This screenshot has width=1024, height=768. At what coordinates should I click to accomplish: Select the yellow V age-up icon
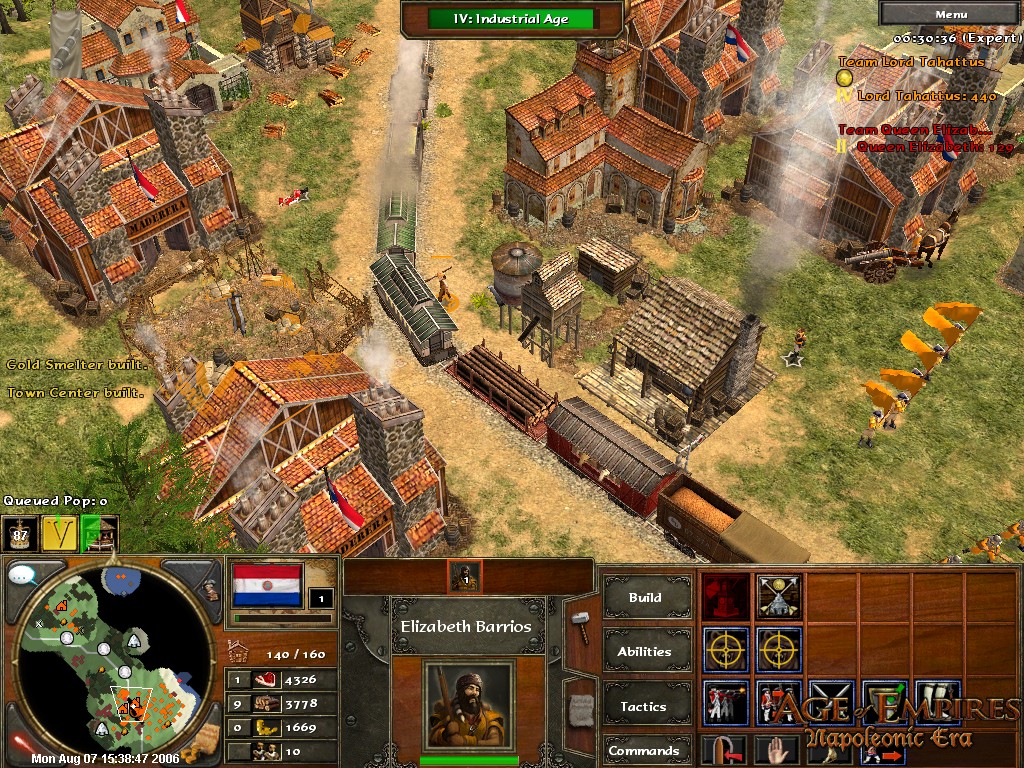pos(59,533)
